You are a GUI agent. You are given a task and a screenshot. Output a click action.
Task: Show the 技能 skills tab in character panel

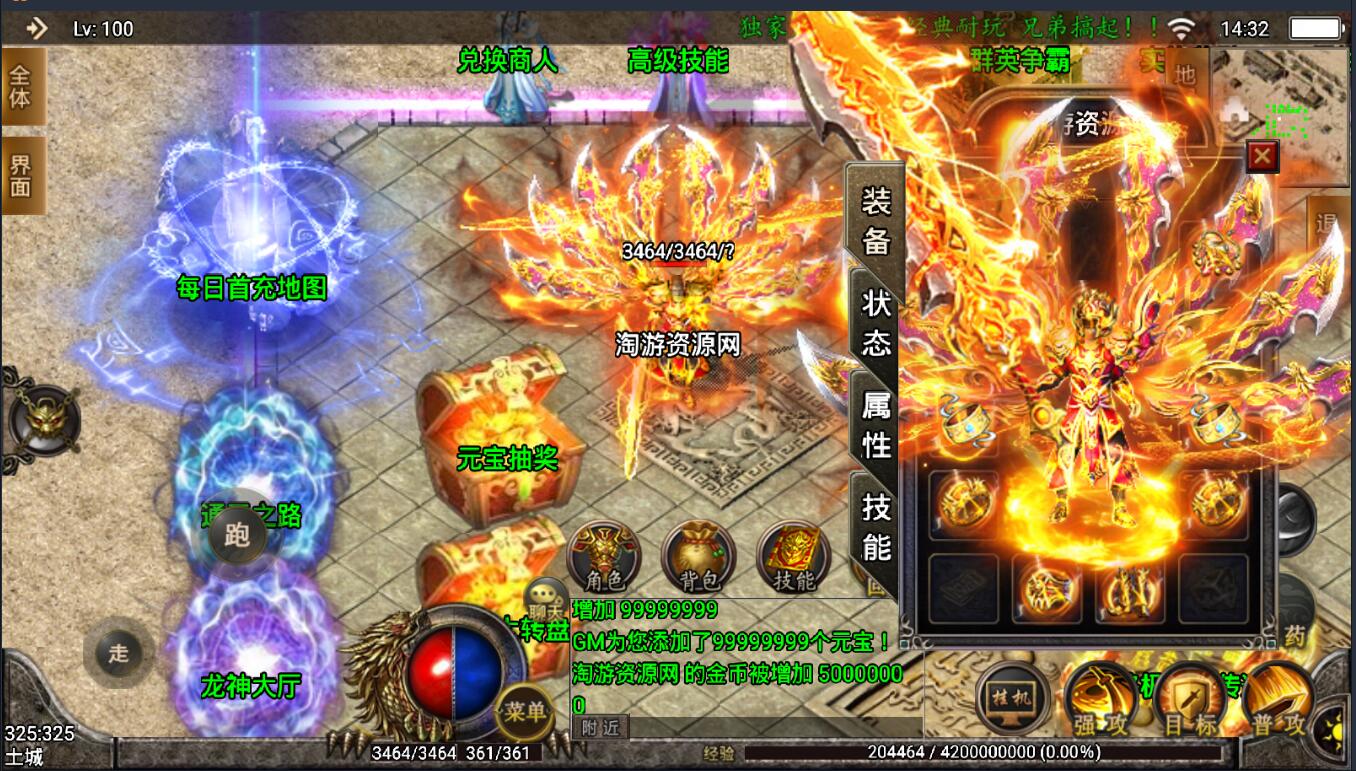coord(876,527)
